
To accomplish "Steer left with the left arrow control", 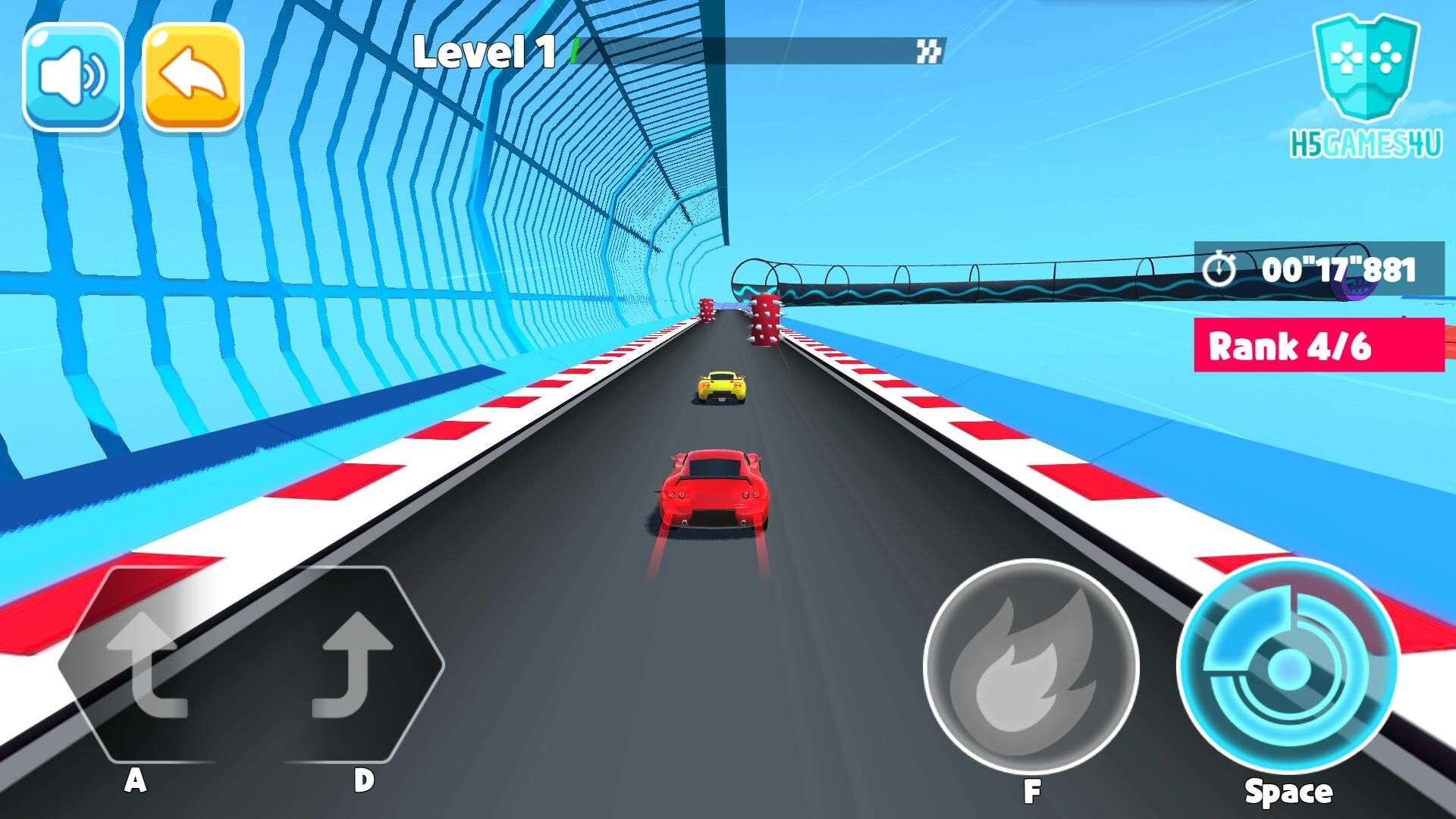I will (144, 664).
